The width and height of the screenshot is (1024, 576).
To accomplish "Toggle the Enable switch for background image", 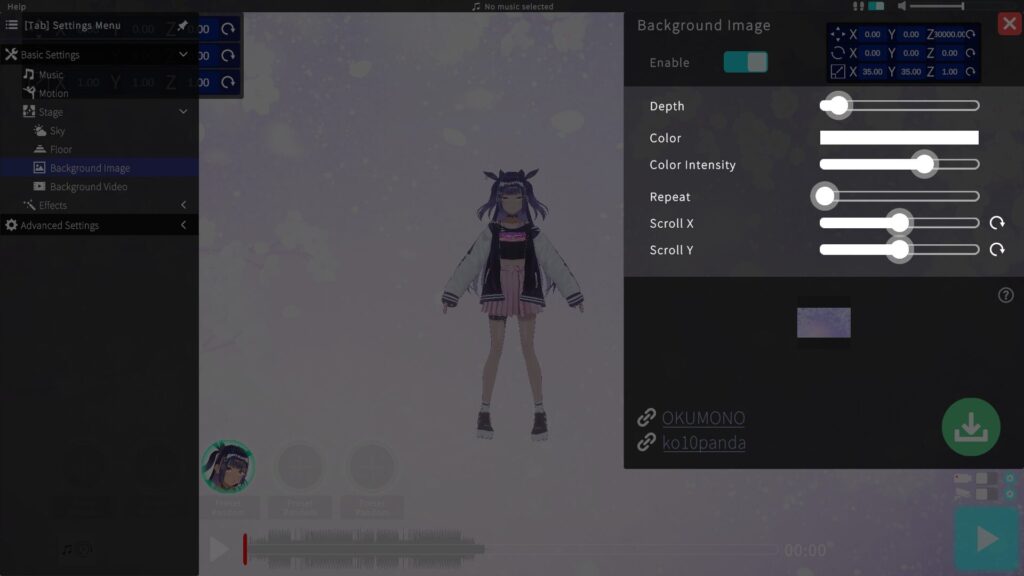I will pos(746,62).
